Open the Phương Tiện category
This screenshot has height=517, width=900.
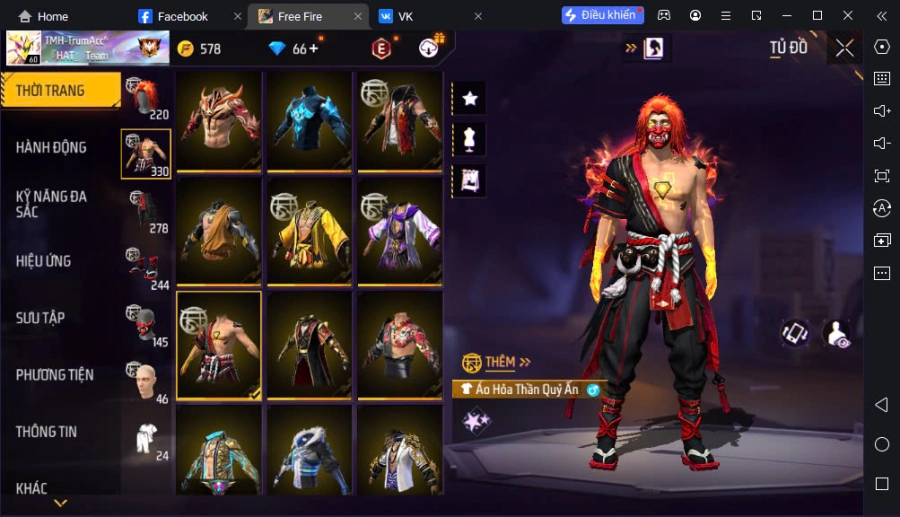click(55, 375)
